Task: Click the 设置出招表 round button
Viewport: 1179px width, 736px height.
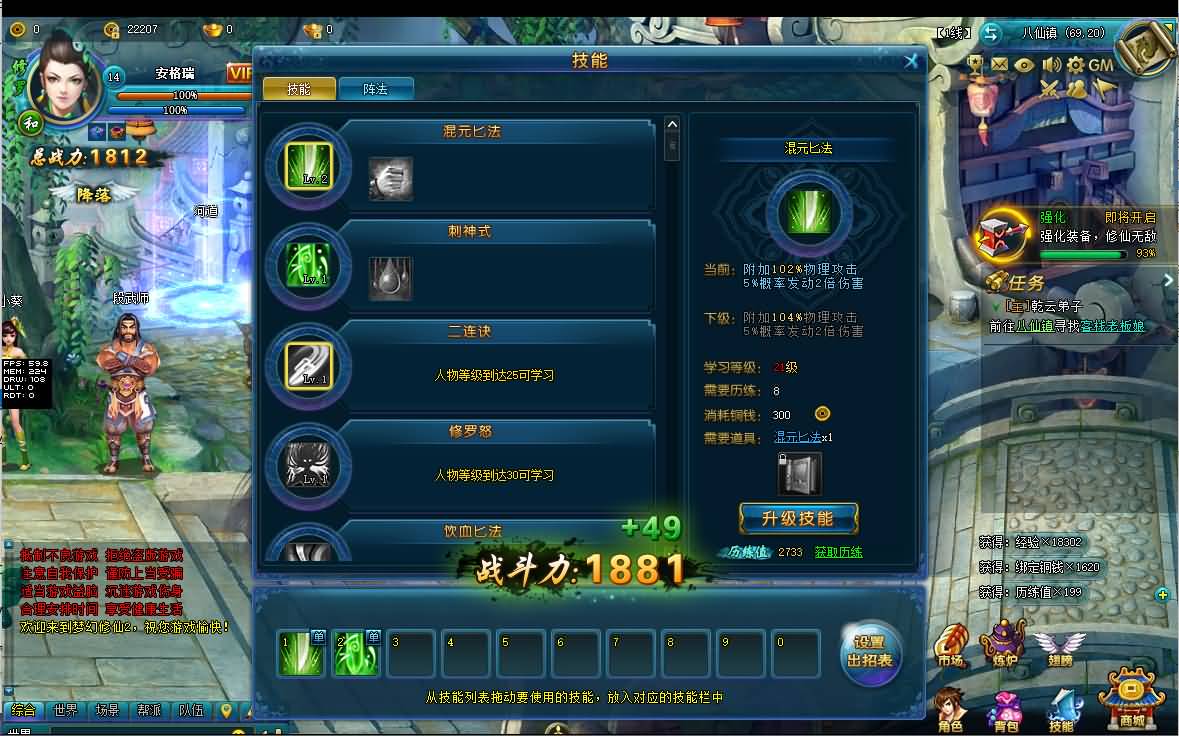Action: (x=870, y=651)
